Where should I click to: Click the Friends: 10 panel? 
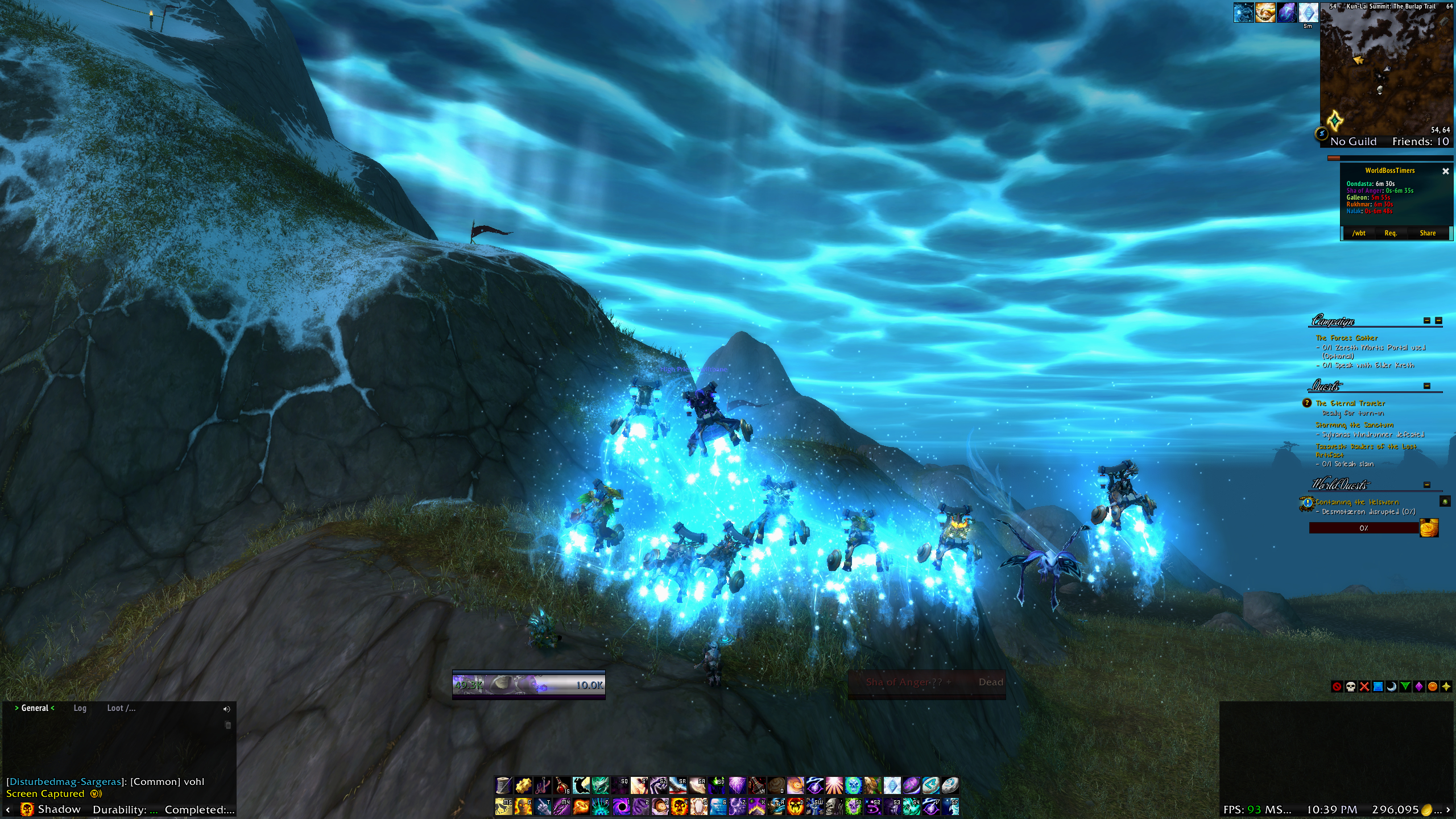(x=1420, y=142)
